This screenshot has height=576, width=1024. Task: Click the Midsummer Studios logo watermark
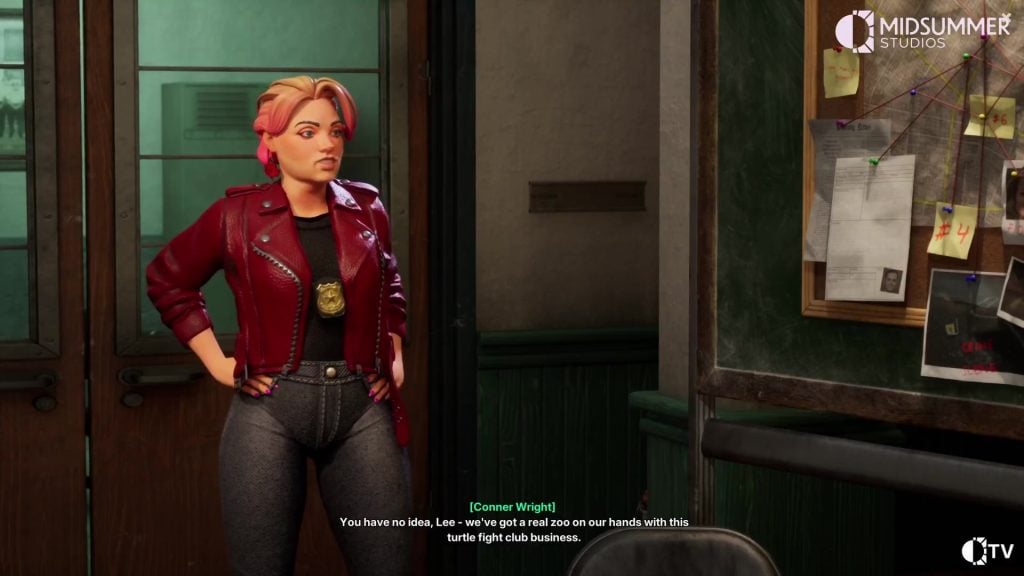click(x=922, y=30)
